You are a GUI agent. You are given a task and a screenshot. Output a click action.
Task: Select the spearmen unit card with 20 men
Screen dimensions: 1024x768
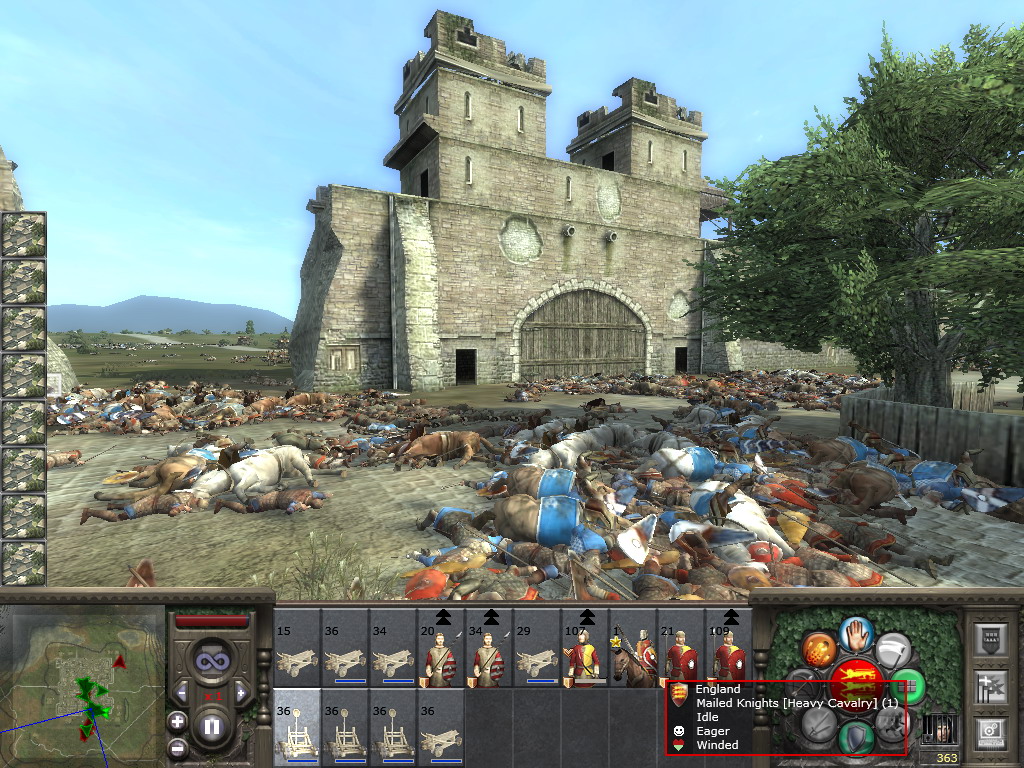tap(441, 648)
